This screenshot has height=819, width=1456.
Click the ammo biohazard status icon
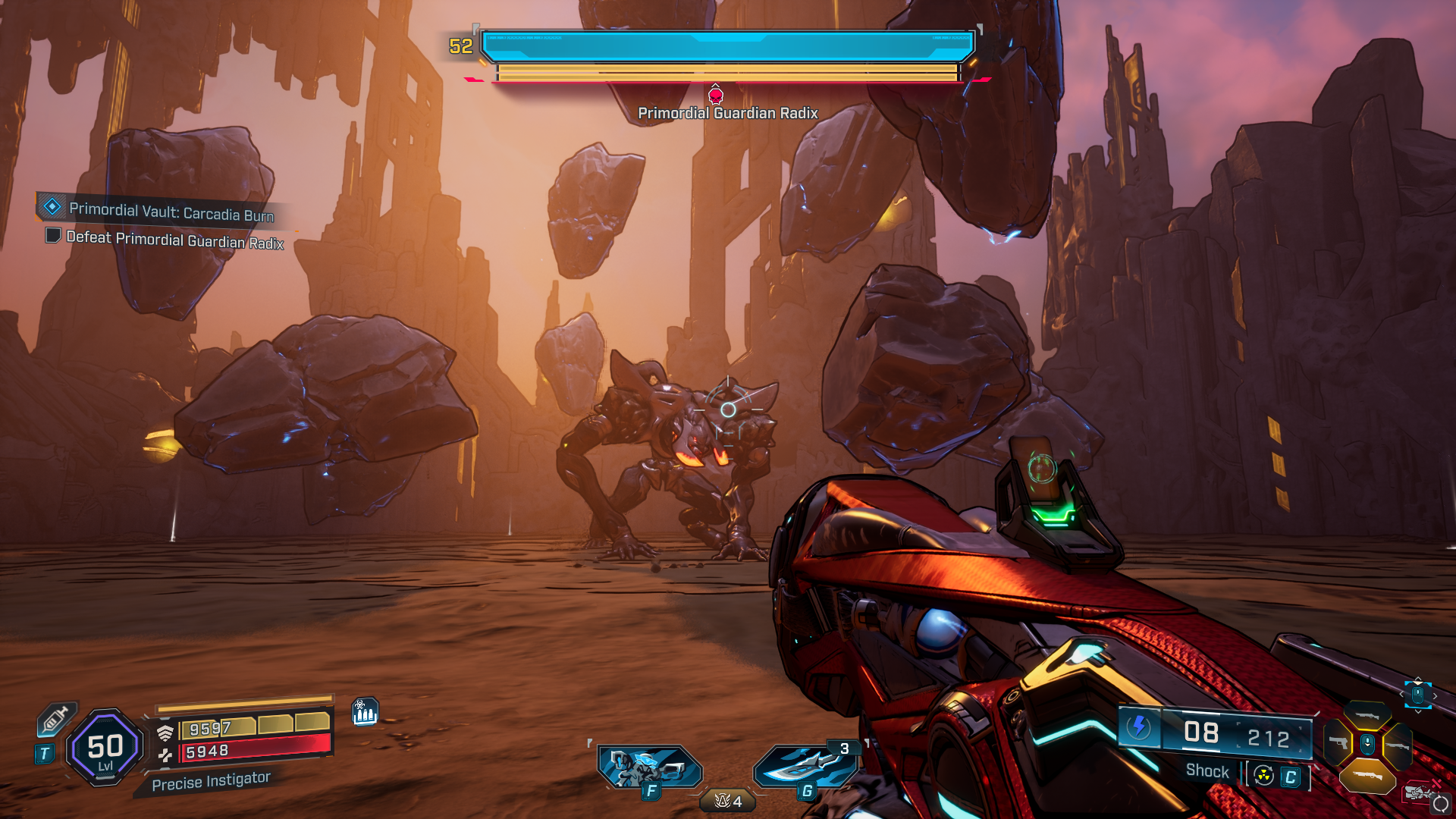[x=365, y=711]
